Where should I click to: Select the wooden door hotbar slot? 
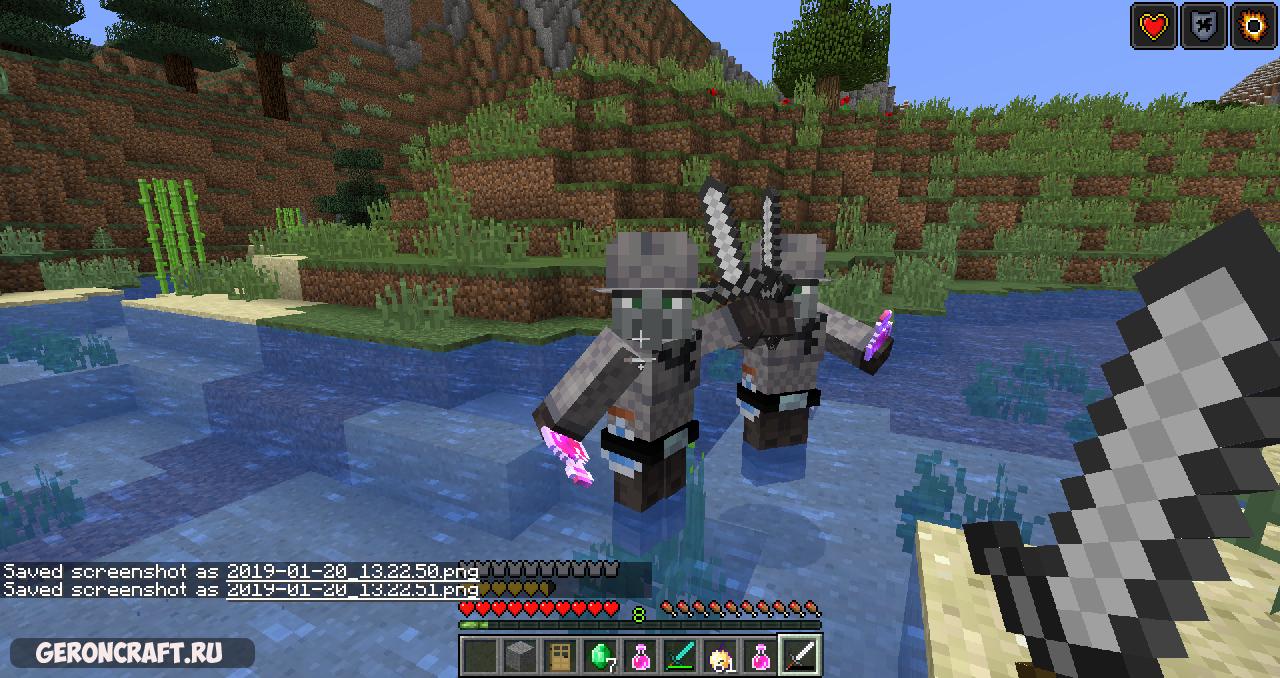(558, 656)
